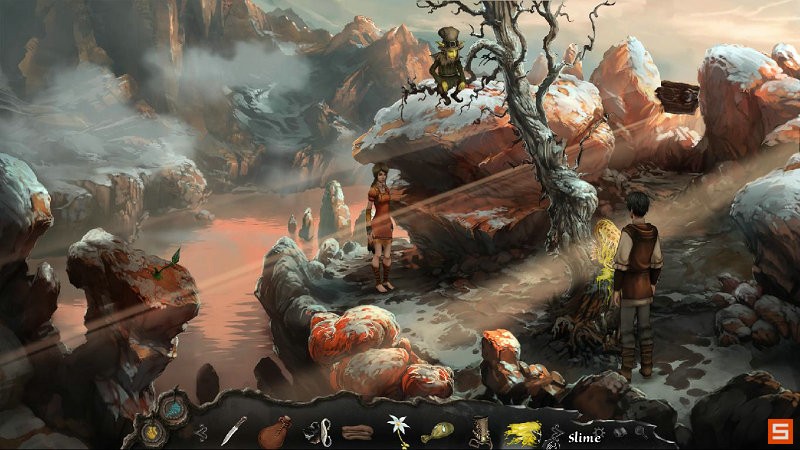Select the brown folded cloth item
The image size is (800, 450).
358,433
